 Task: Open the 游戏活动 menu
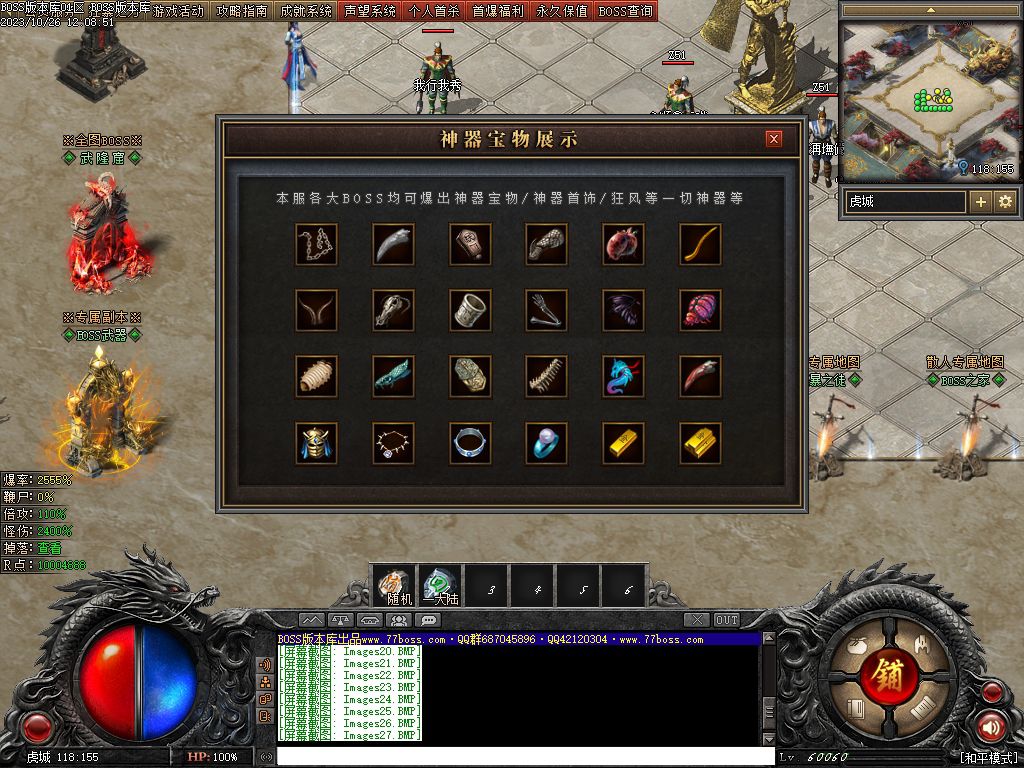coord(178,12)
